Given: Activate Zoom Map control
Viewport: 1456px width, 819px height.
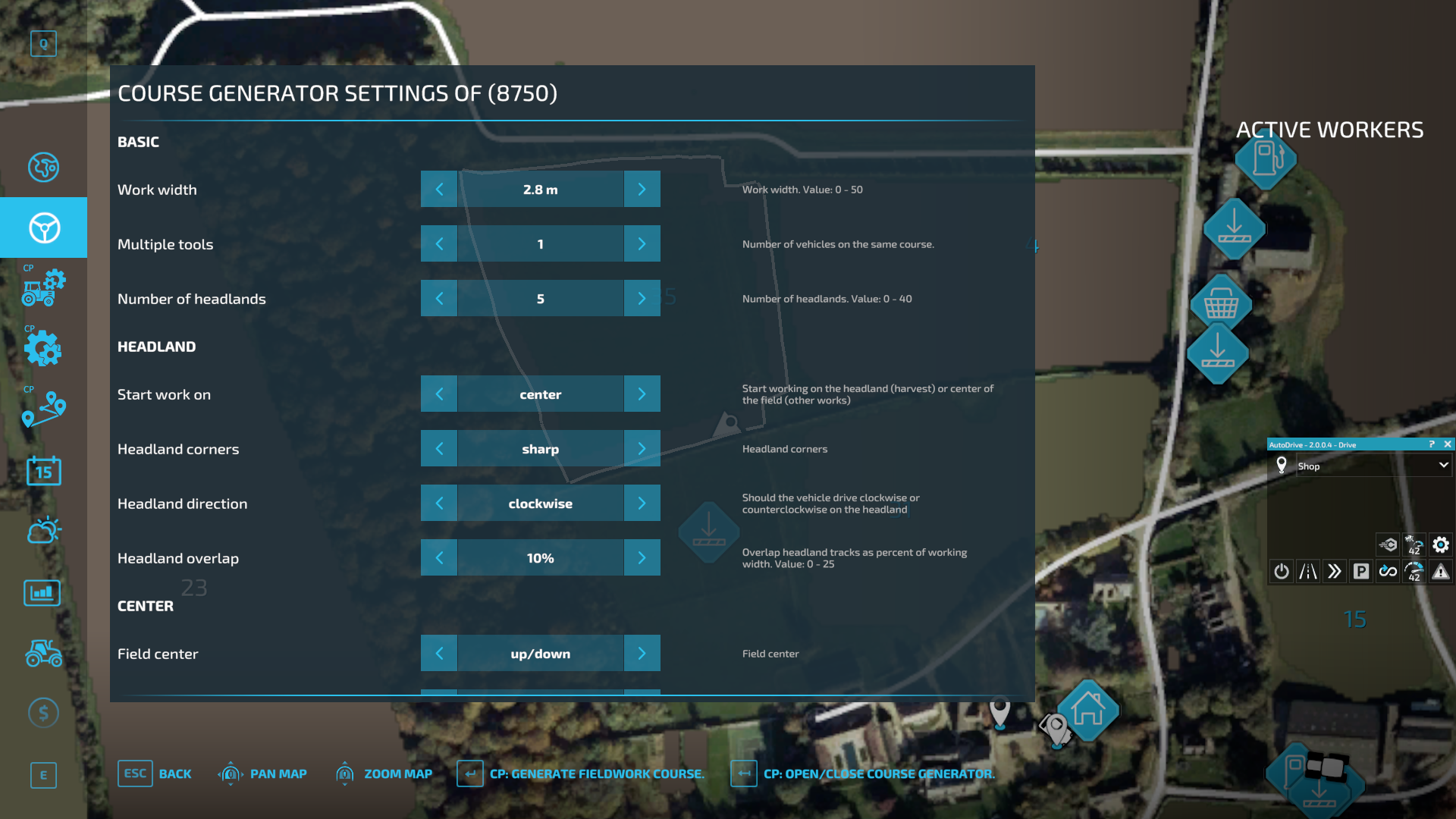Looking at the screenshot, I should pos(383,773).
